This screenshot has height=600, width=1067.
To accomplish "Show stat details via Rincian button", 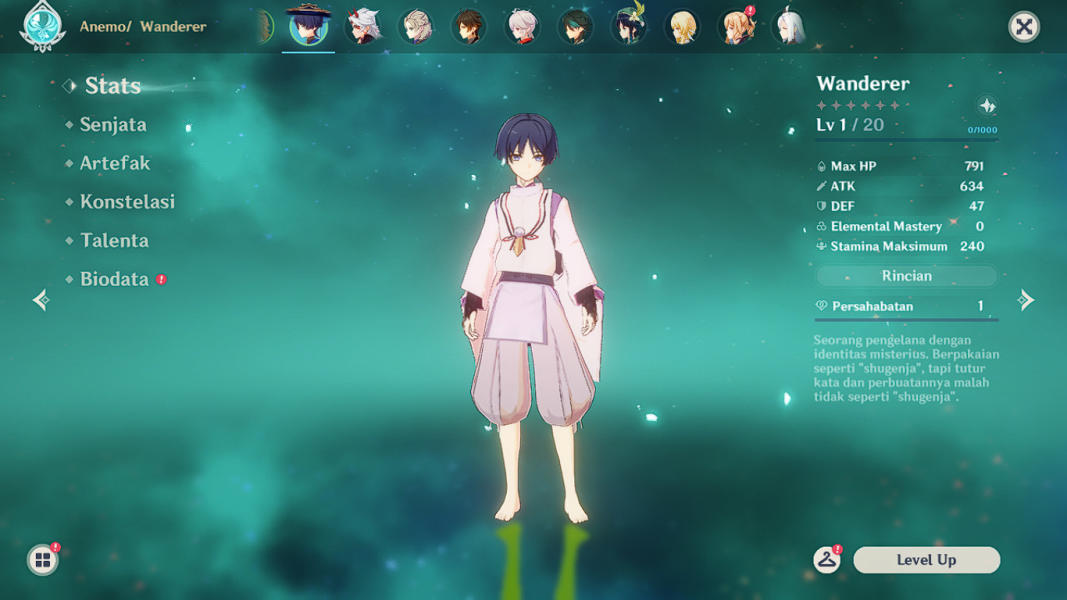I will [x=906, y=276].
